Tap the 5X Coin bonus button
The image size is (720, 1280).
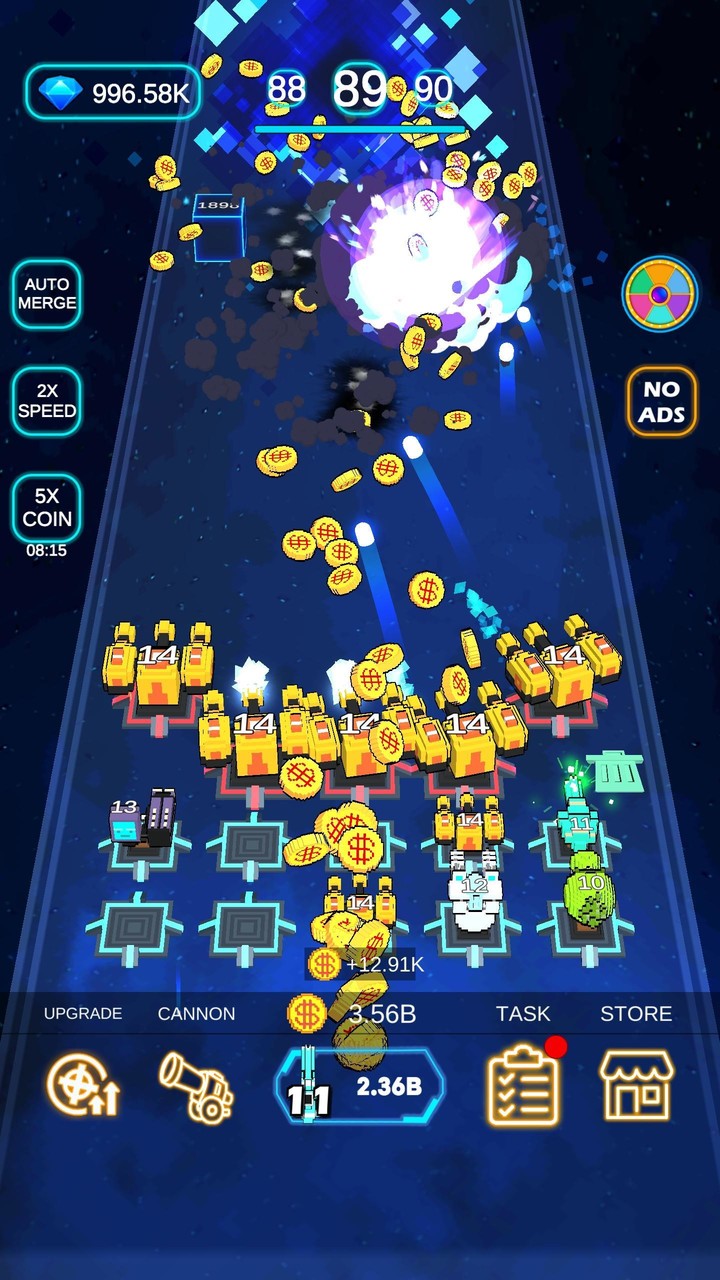point(46,508)
